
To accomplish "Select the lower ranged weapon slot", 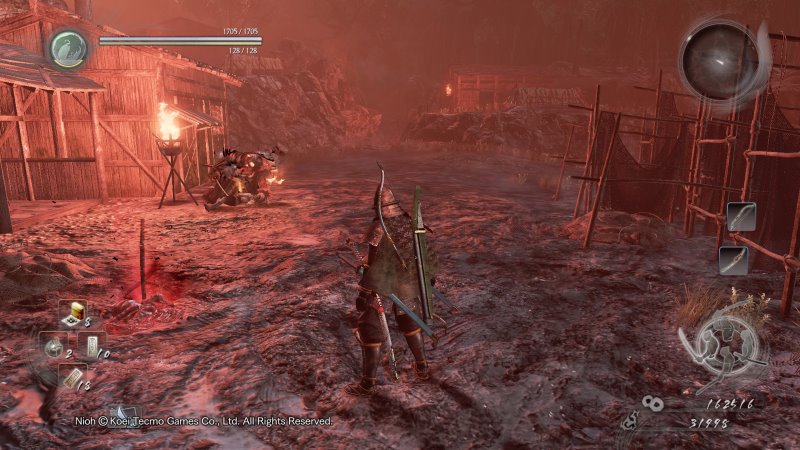I will (x=732, y=259).
